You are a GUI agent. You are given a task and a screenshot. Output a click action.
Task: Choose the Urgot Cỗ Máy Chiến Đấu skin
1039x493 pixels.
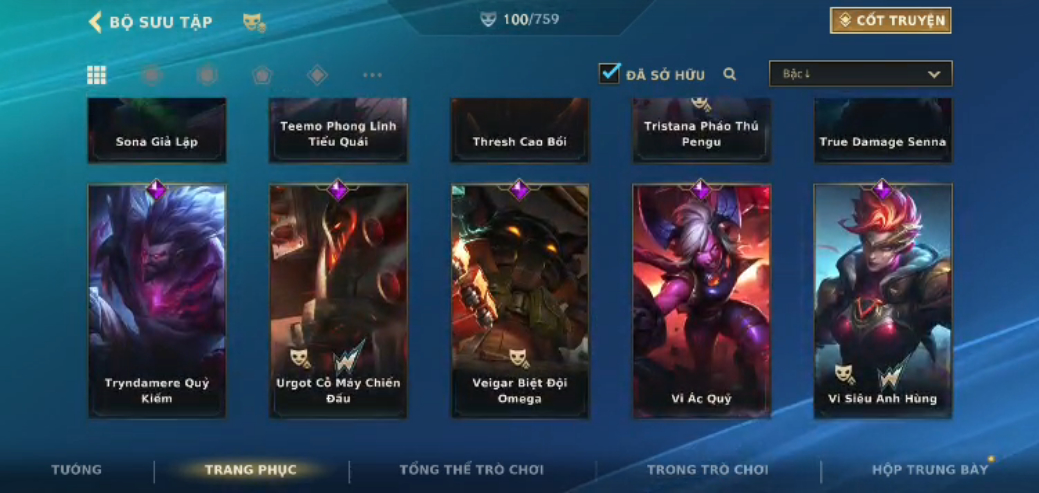coord(338,300)
